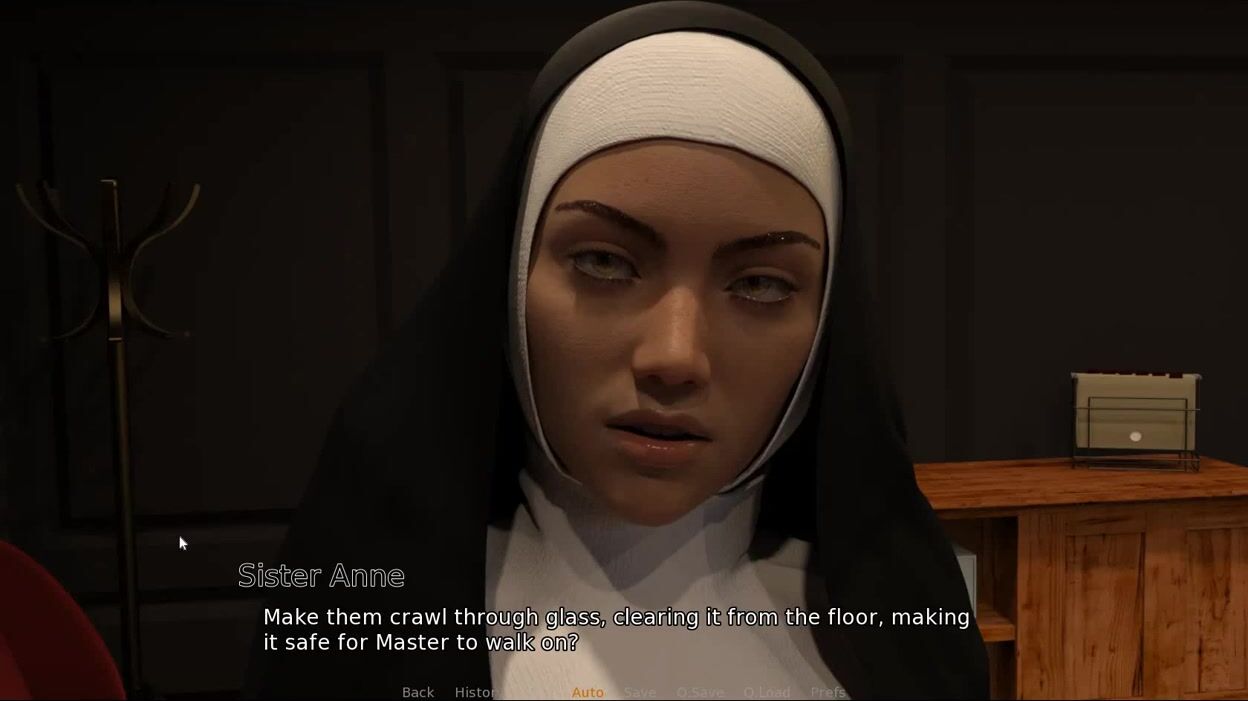Screen dimensions: 1248x701
Task: Quick save with Q.Save
Action: [x=700, y=692]
